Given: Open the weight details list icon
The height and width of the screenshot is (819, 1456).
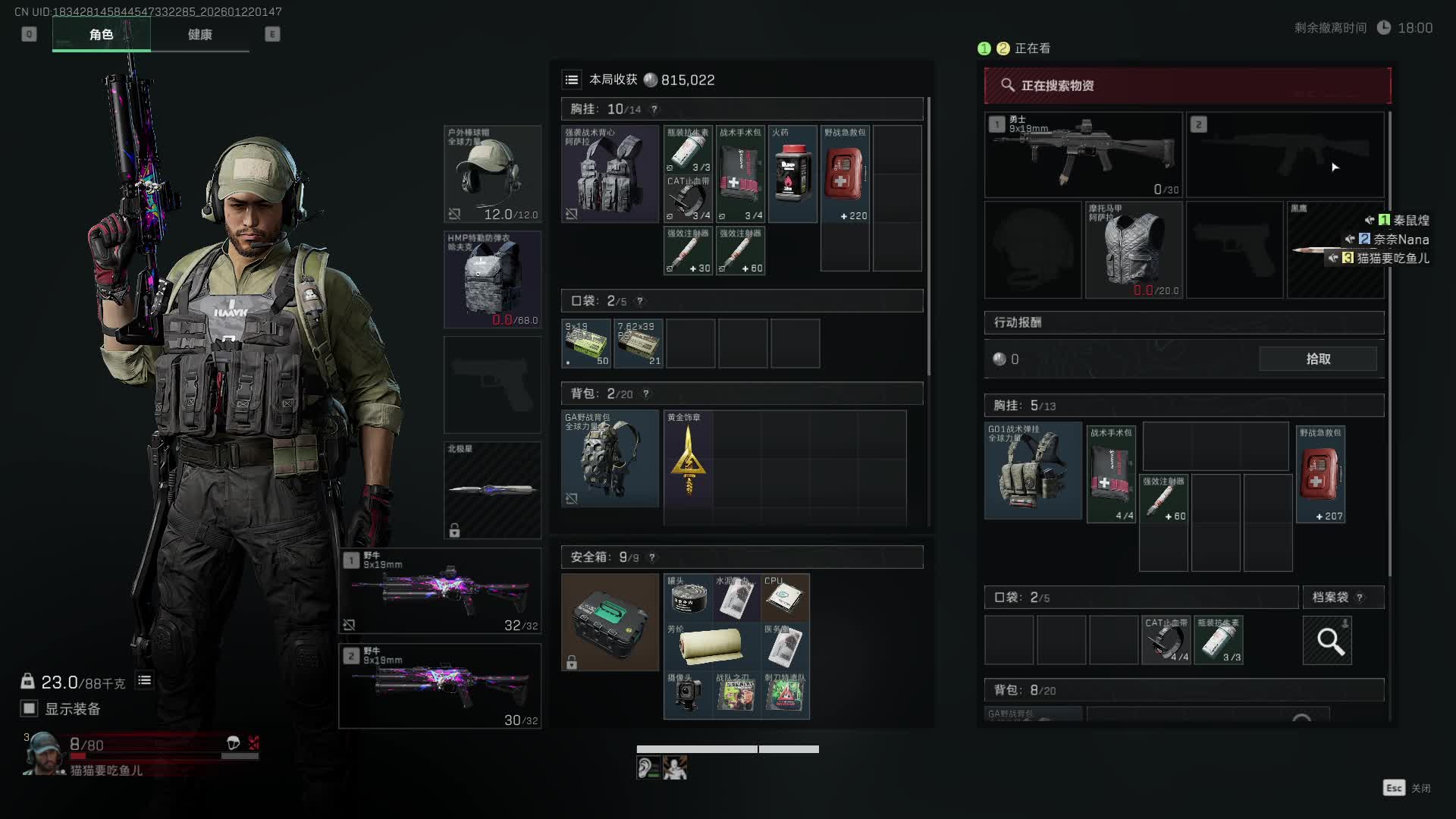Looking at the screenshot, I should pos(144,681).
